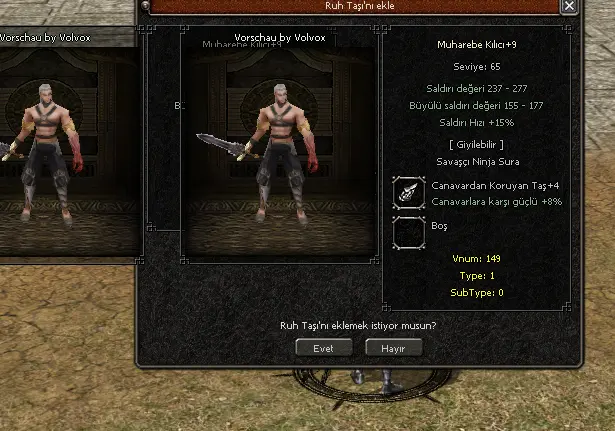Click the empty Boş stone slot
This screenshot has width=615, height=431.
pyautogui.click(x=410, y=232)
